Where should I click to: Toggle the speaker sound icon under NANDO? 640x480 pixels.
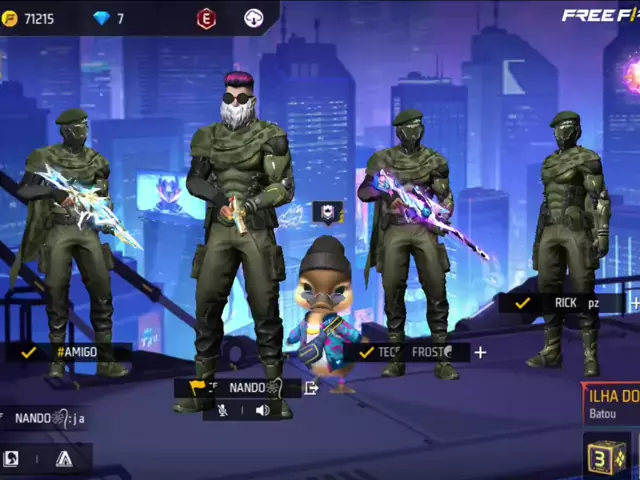click(x=262, y=410)
